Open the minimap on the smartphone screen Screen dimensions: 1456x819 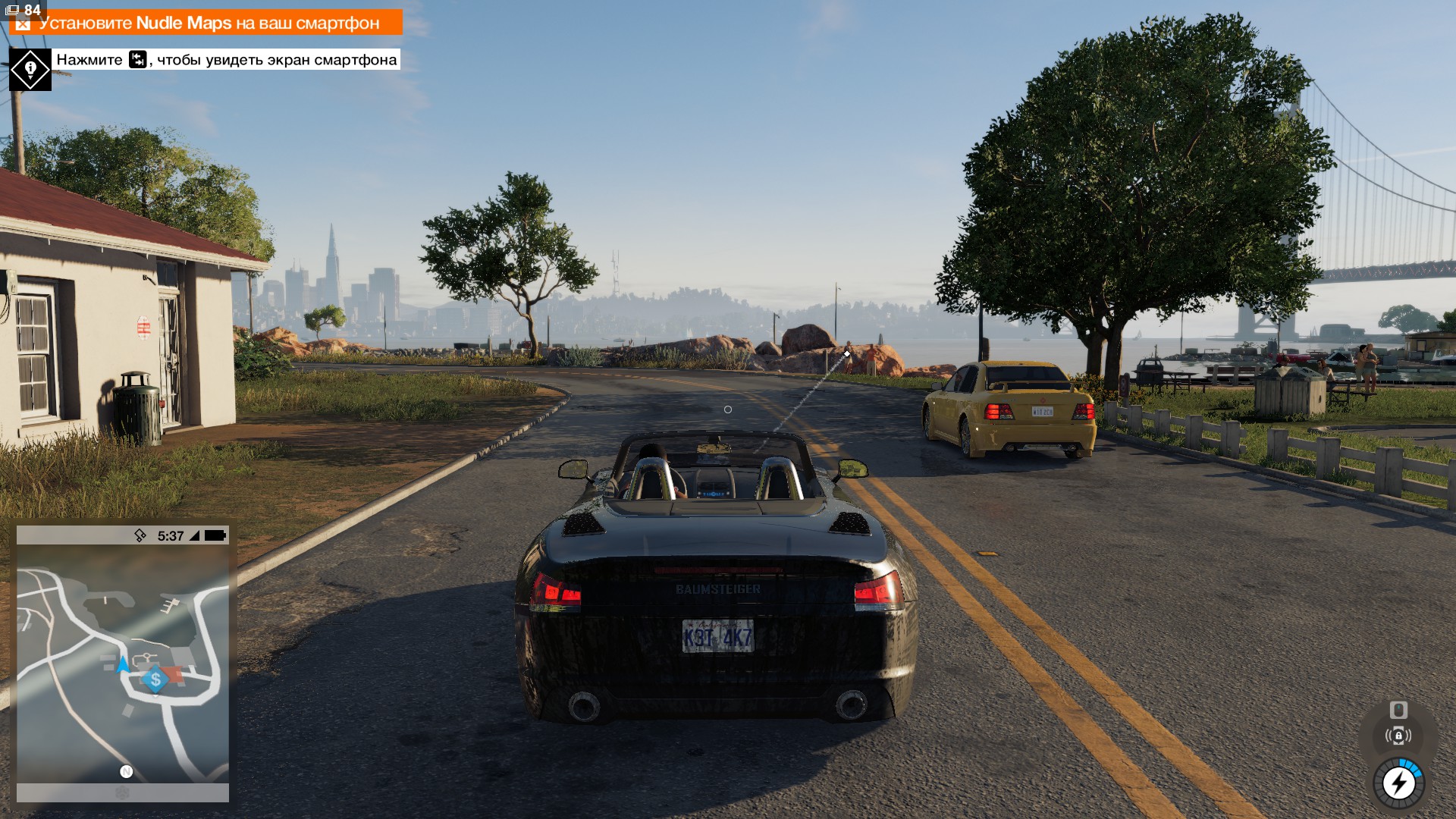(123, 664)
